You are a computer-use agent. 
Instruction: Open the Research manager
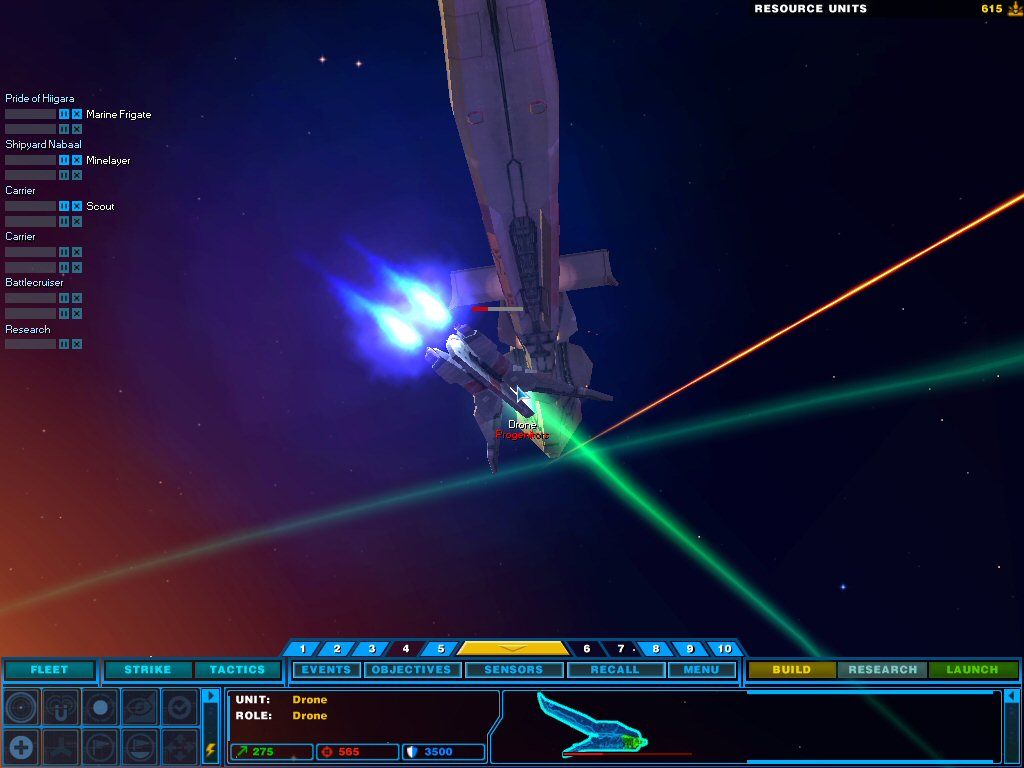(x=882, y=670)
